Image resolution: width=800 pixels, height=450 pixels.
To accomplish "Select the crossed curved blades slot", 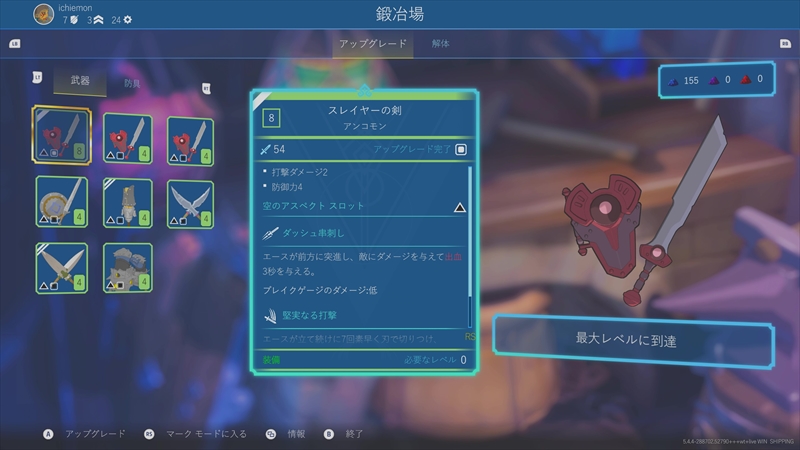I will click(191, 201).
